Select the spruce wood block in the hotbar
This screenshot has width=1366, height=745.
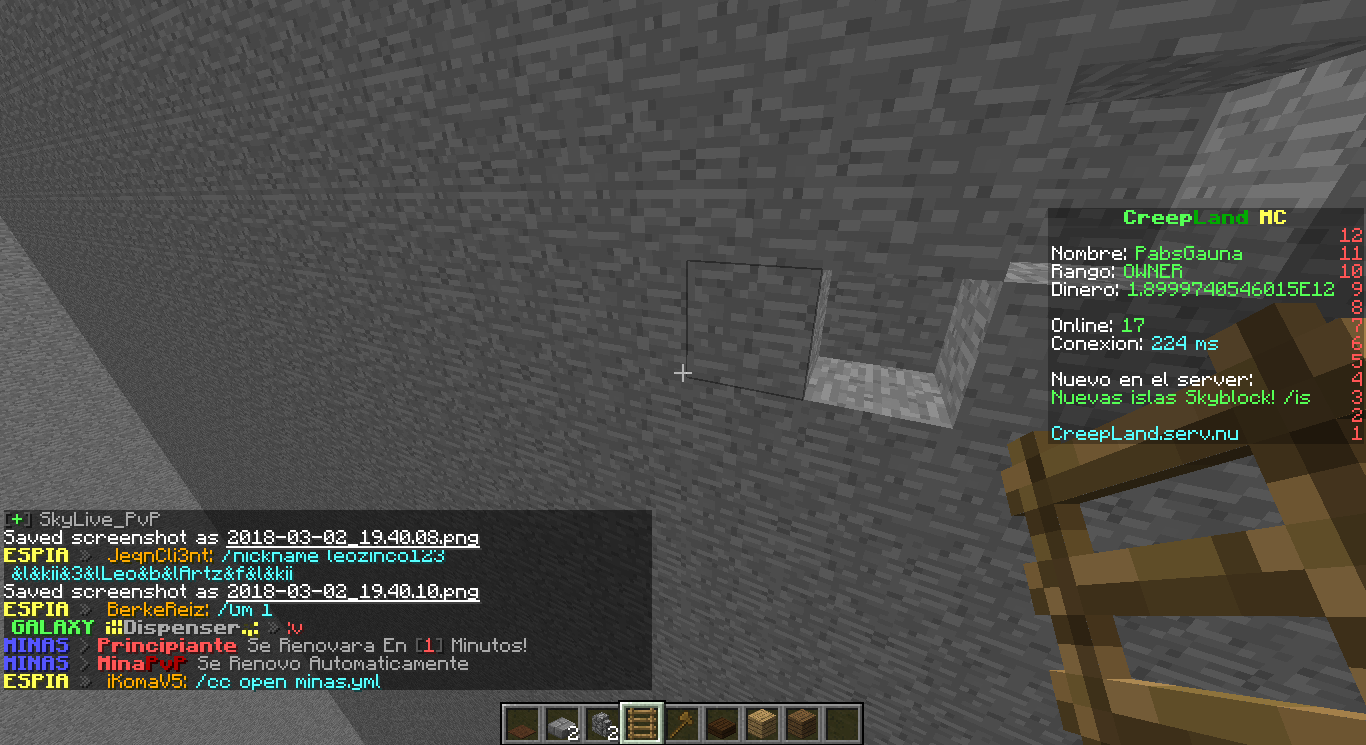tap(804, 723)
